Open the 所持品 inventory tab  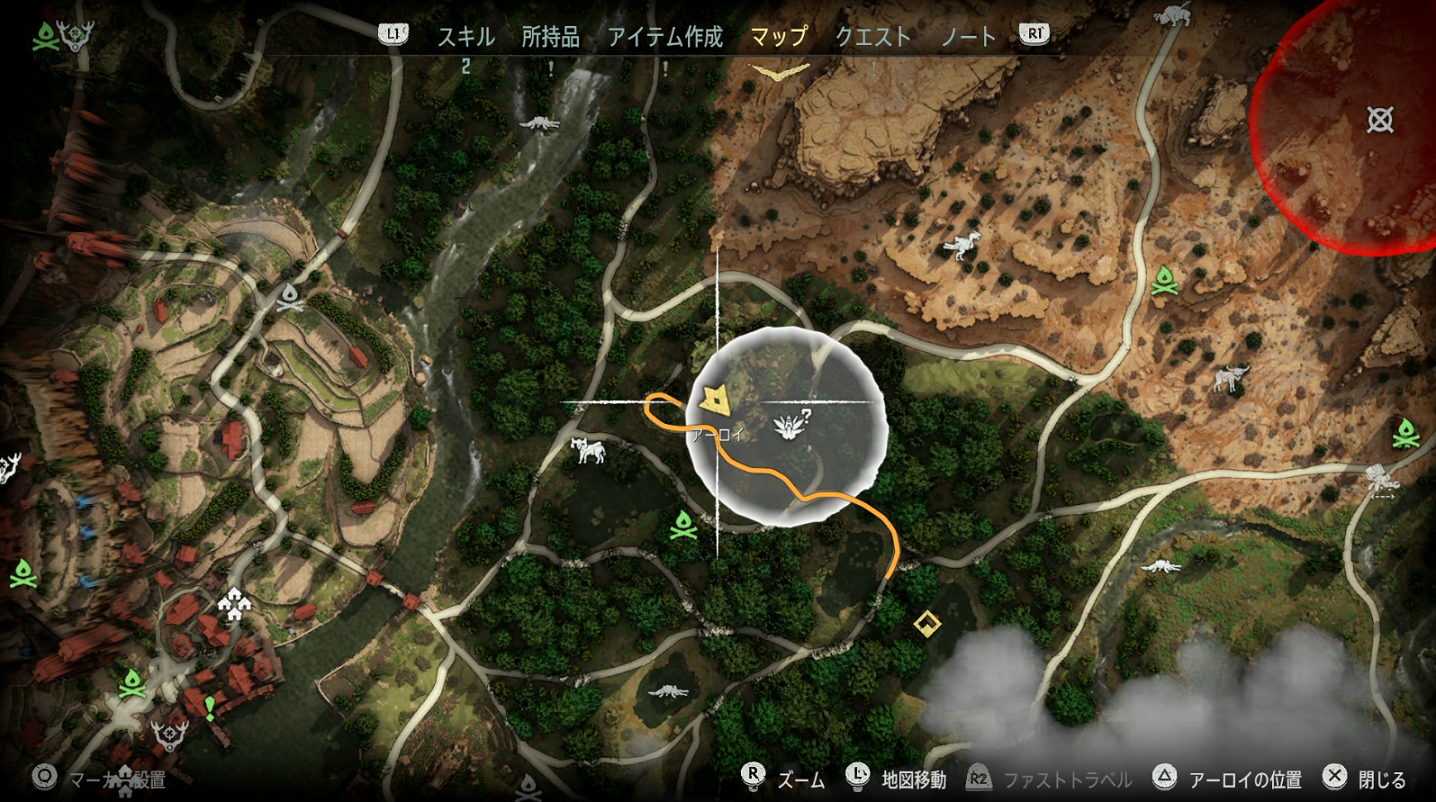click(x=550, y=37)
